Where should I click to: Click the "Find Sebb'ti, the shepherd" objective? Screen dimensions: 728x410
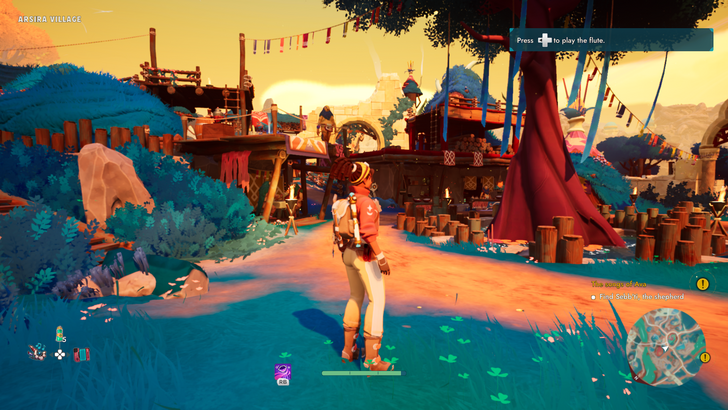point(642,297)
